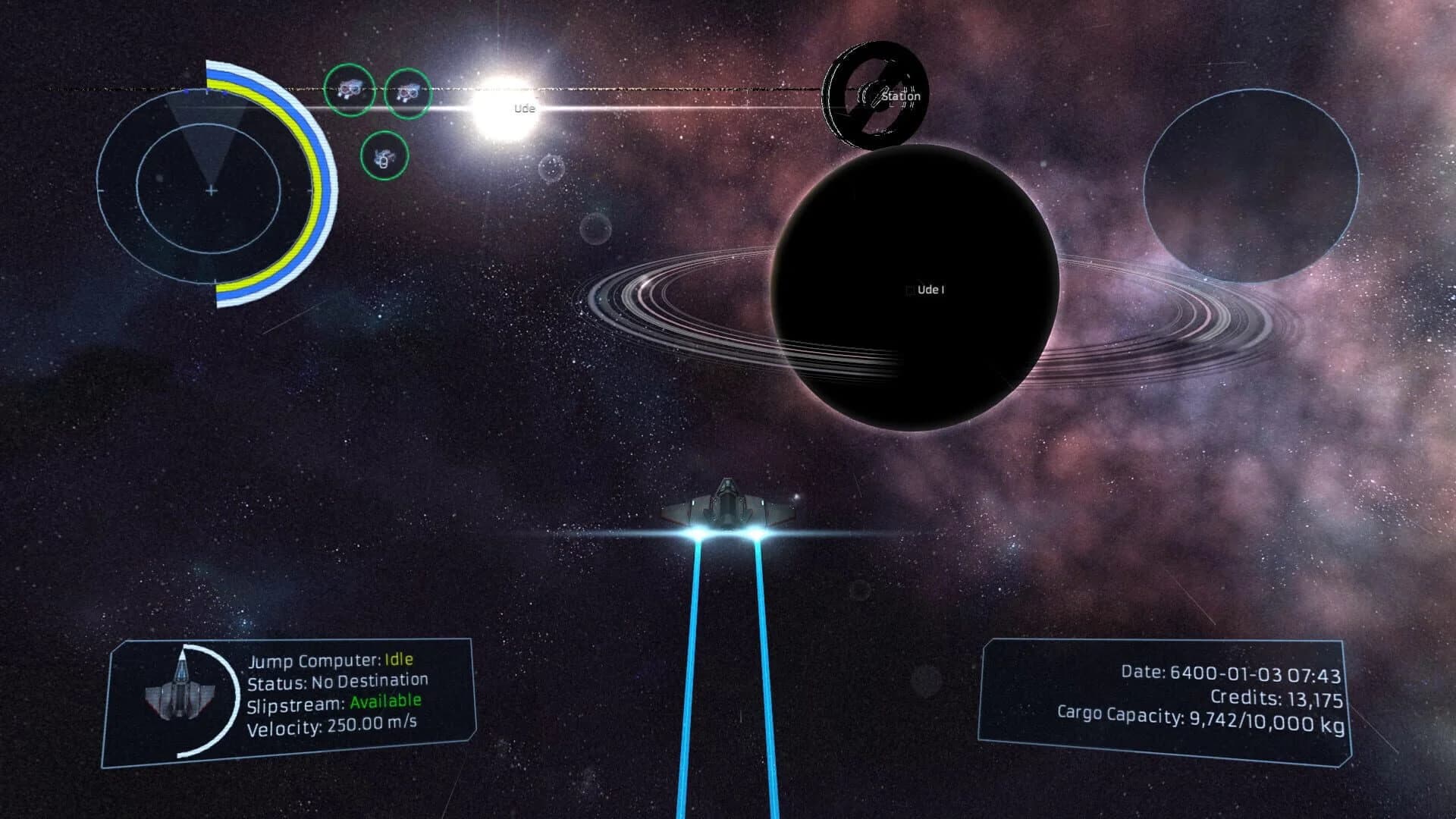Select the left green-circled ship contact
The image size is (1456, 819).
(x=350, y=91)
